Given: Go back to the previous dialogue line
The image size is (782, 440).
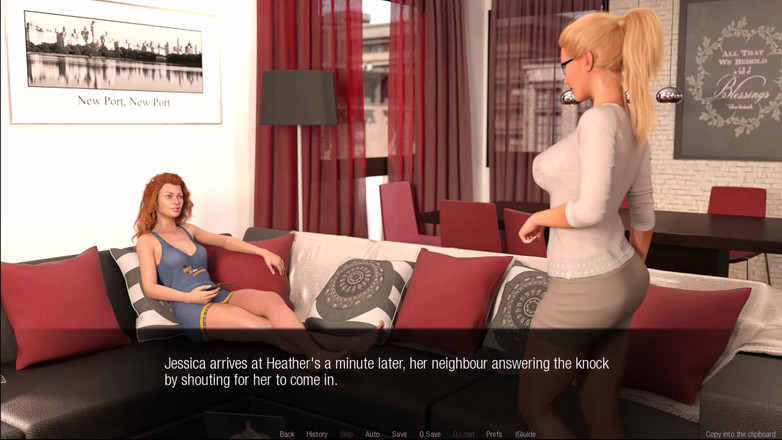Looking at the screenshot, I should click(x=287, y=434).
